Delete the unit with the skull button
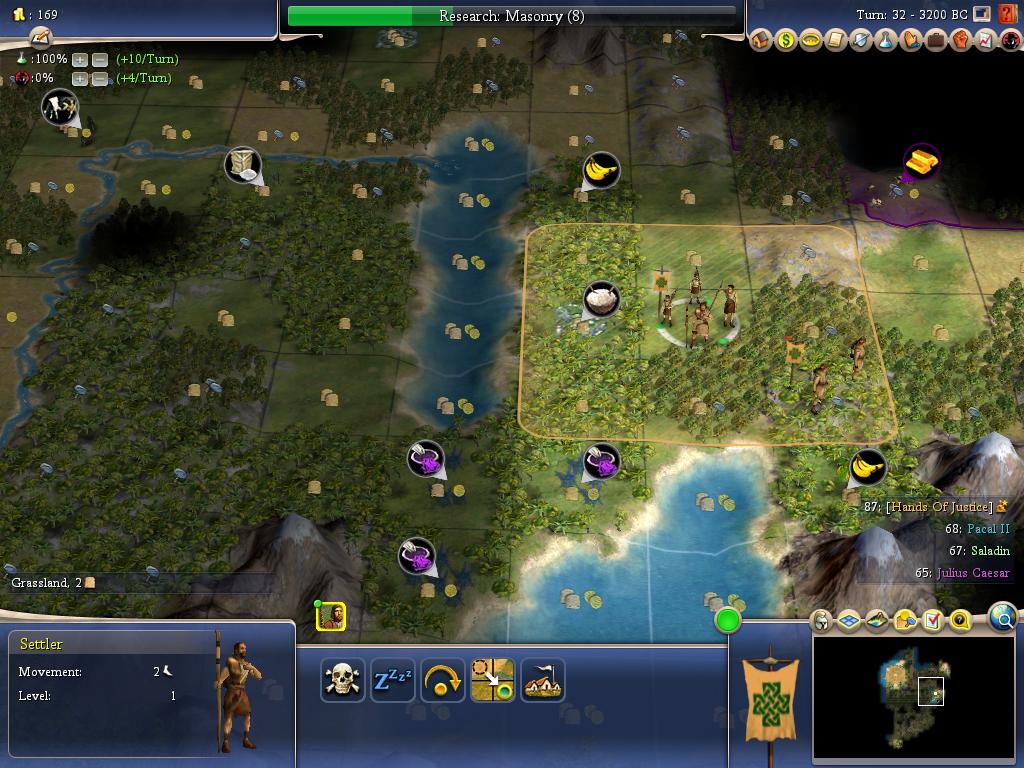The image size is (1024, 768). (343, 681)
